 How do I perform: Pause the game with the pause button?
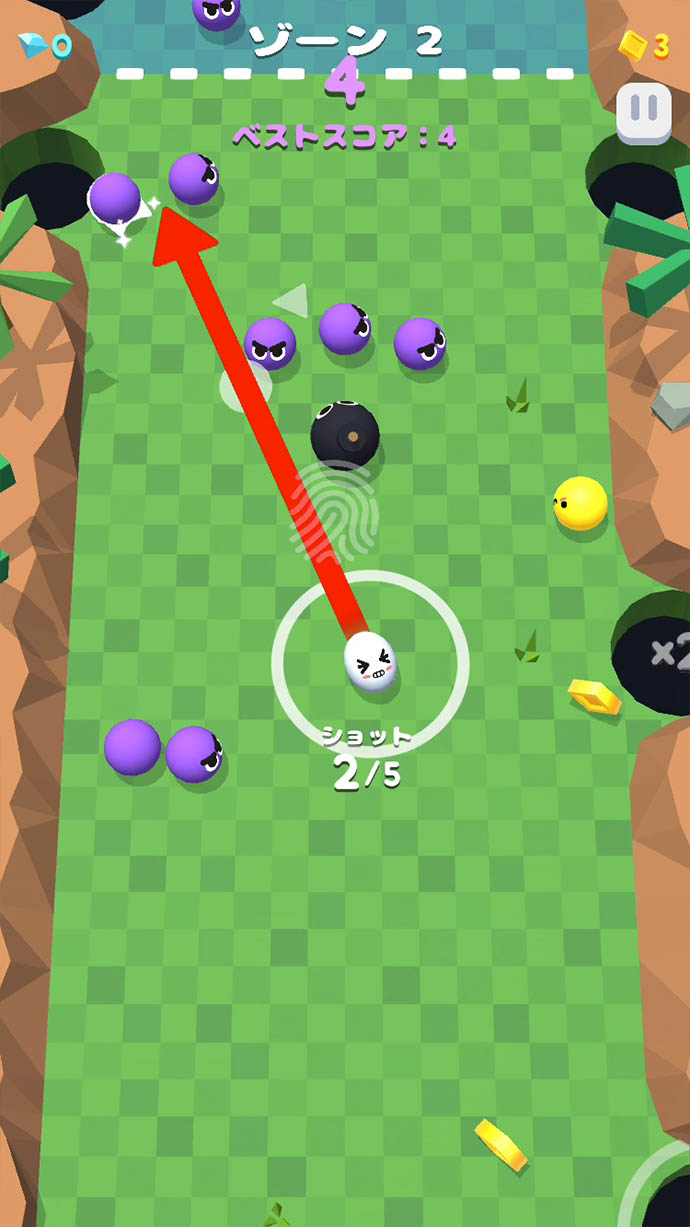pos(643,113)
